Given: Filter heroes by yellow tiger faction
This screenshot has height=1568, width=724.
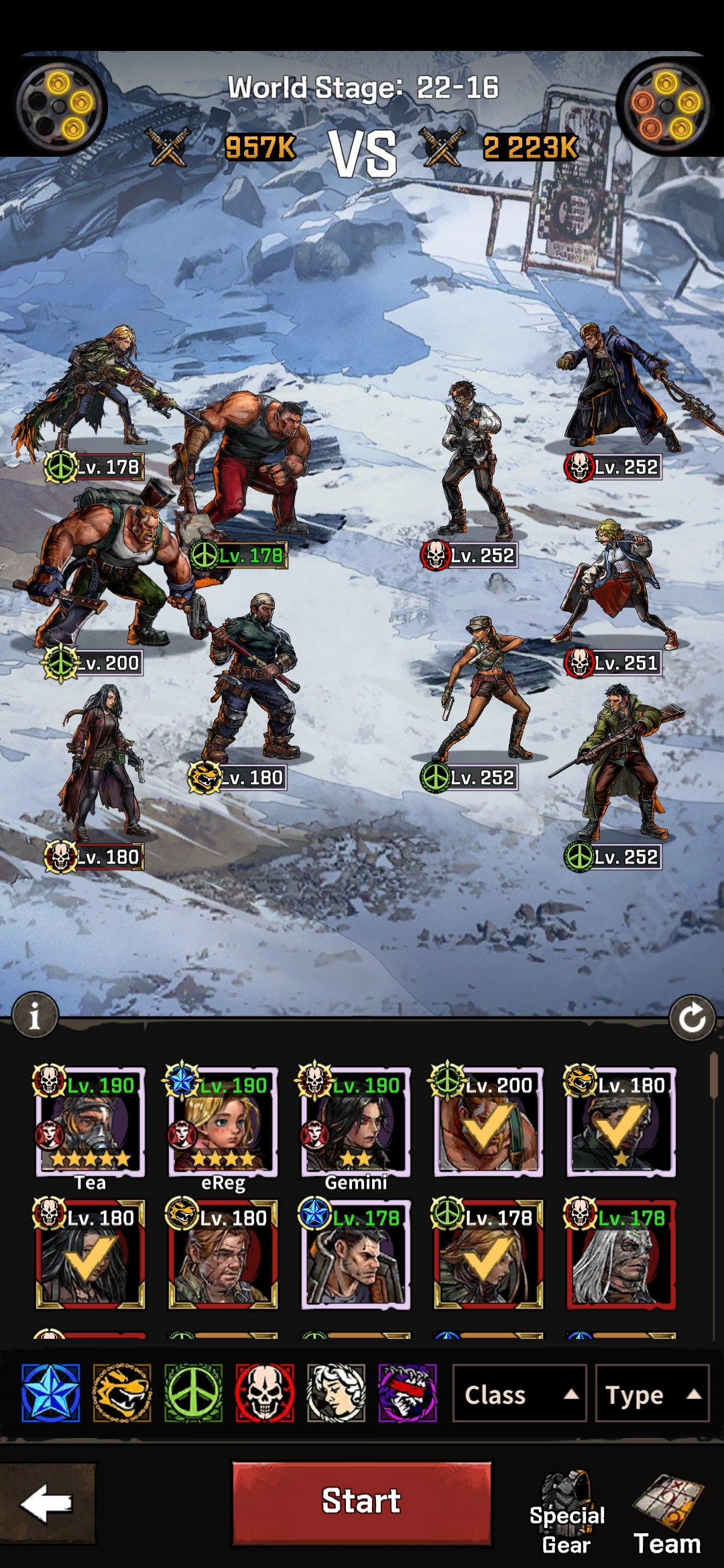Looking at the screenshot, I should (x=122, y=1393).
